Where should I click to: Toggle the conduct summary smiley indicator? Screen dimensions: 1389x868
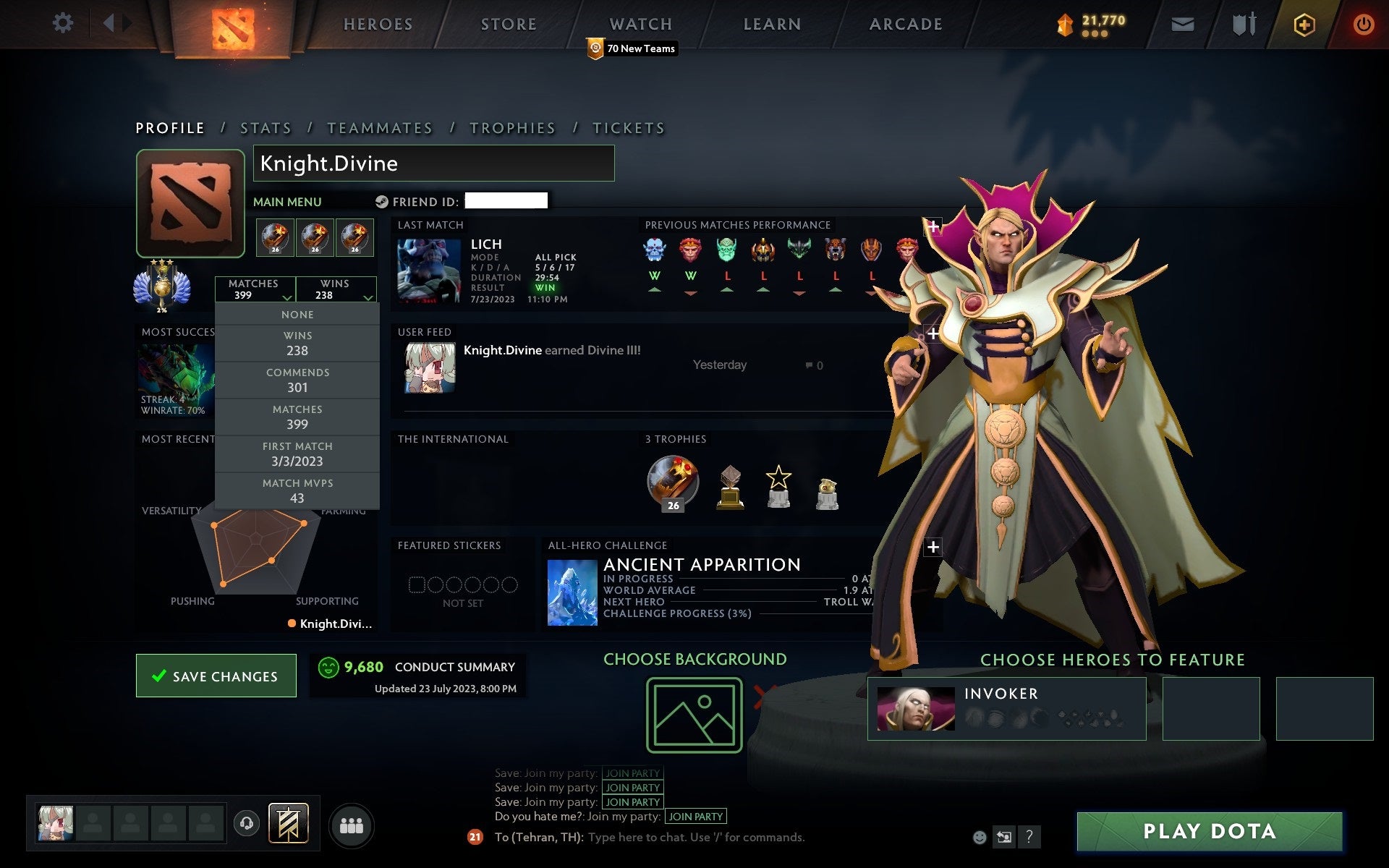click(x=328, y=668)
